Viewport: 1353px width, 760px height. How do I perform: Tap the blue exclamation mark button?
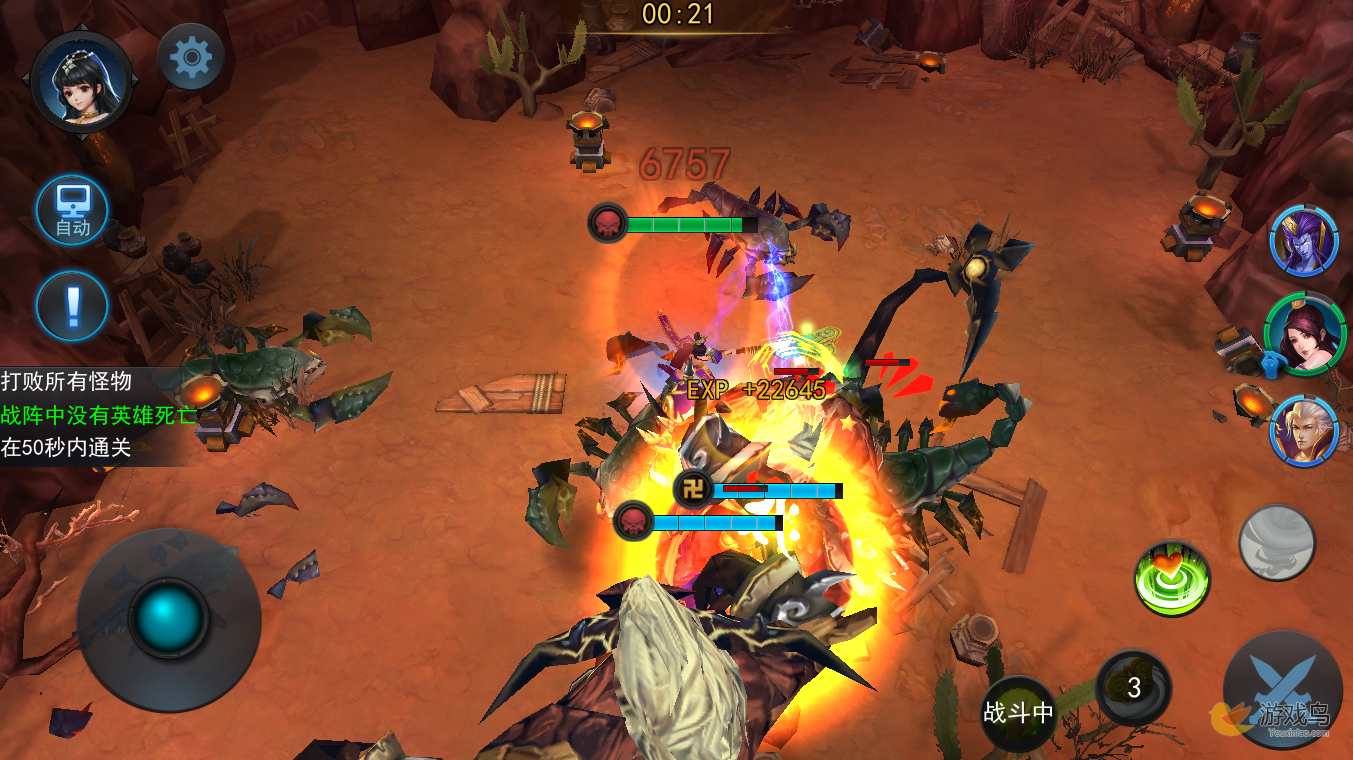(72, 306)
